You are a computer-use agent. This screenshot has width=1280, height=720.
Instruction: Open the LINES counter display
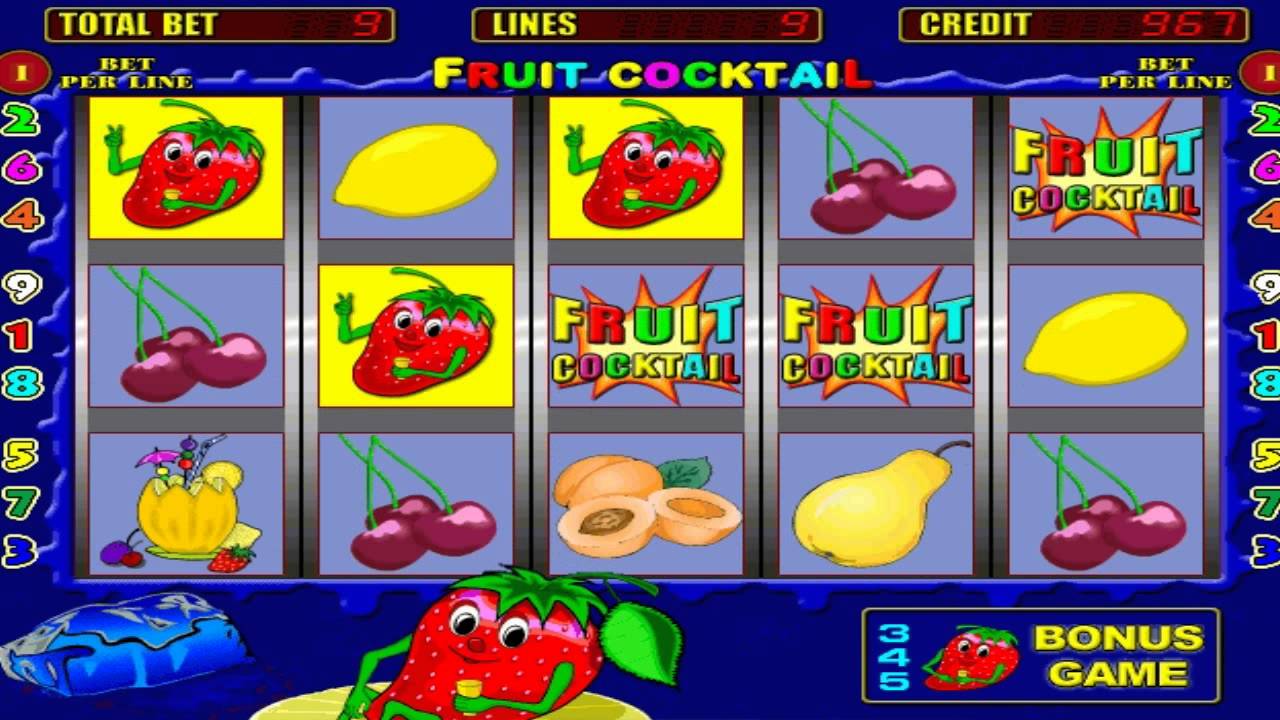pyautogui.click(x=645, y=24)
